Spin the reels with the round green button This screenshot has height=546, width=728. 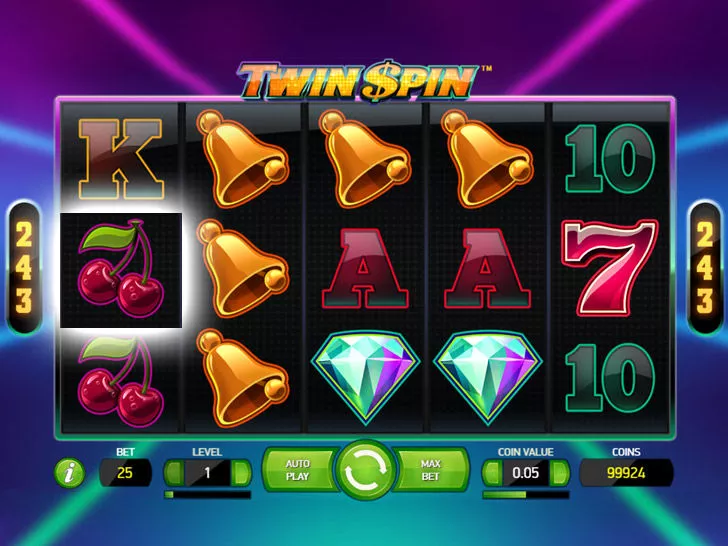click(363, 470)
